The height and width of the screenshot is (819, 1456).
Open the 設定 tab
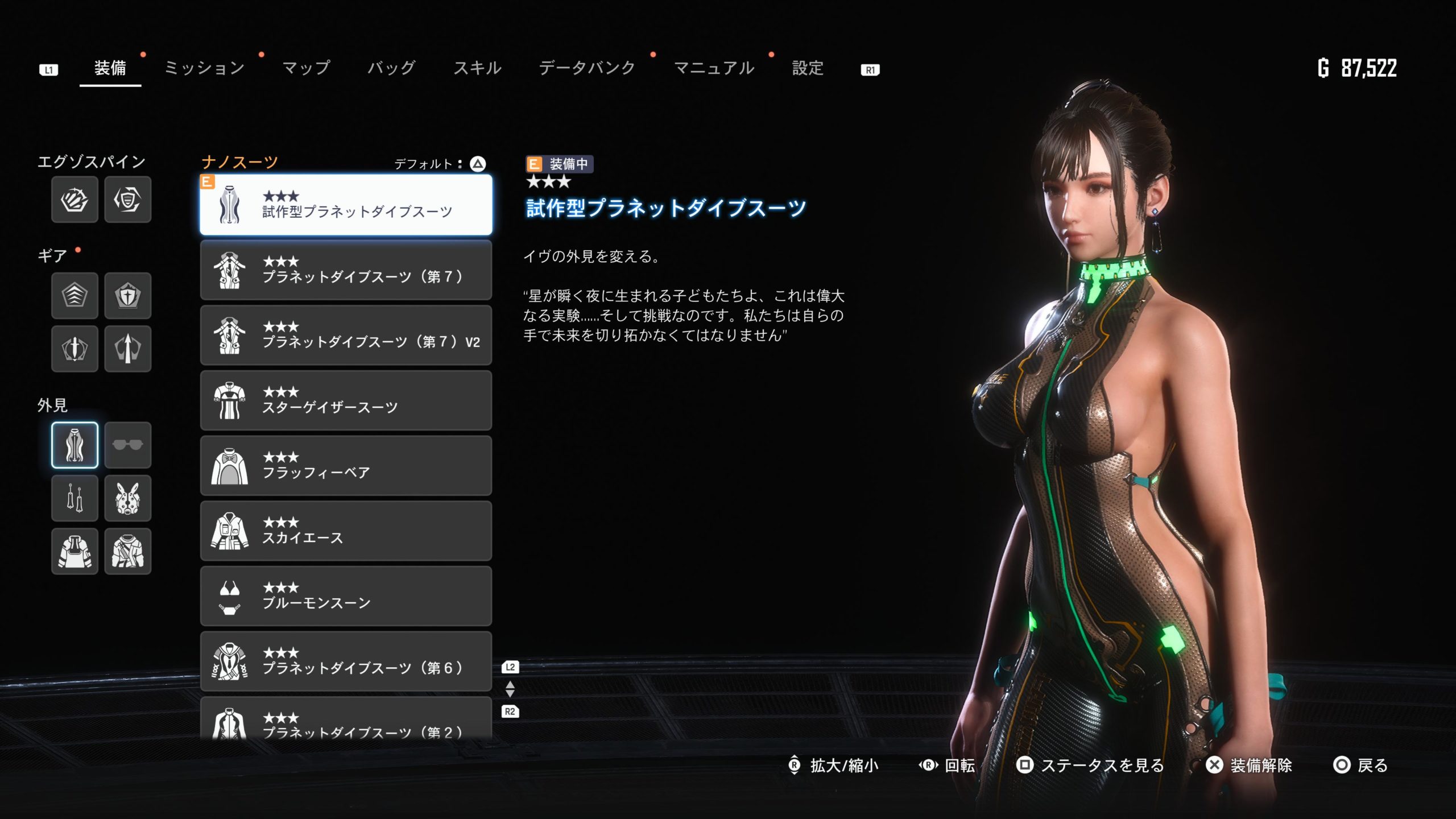[808, 68]
